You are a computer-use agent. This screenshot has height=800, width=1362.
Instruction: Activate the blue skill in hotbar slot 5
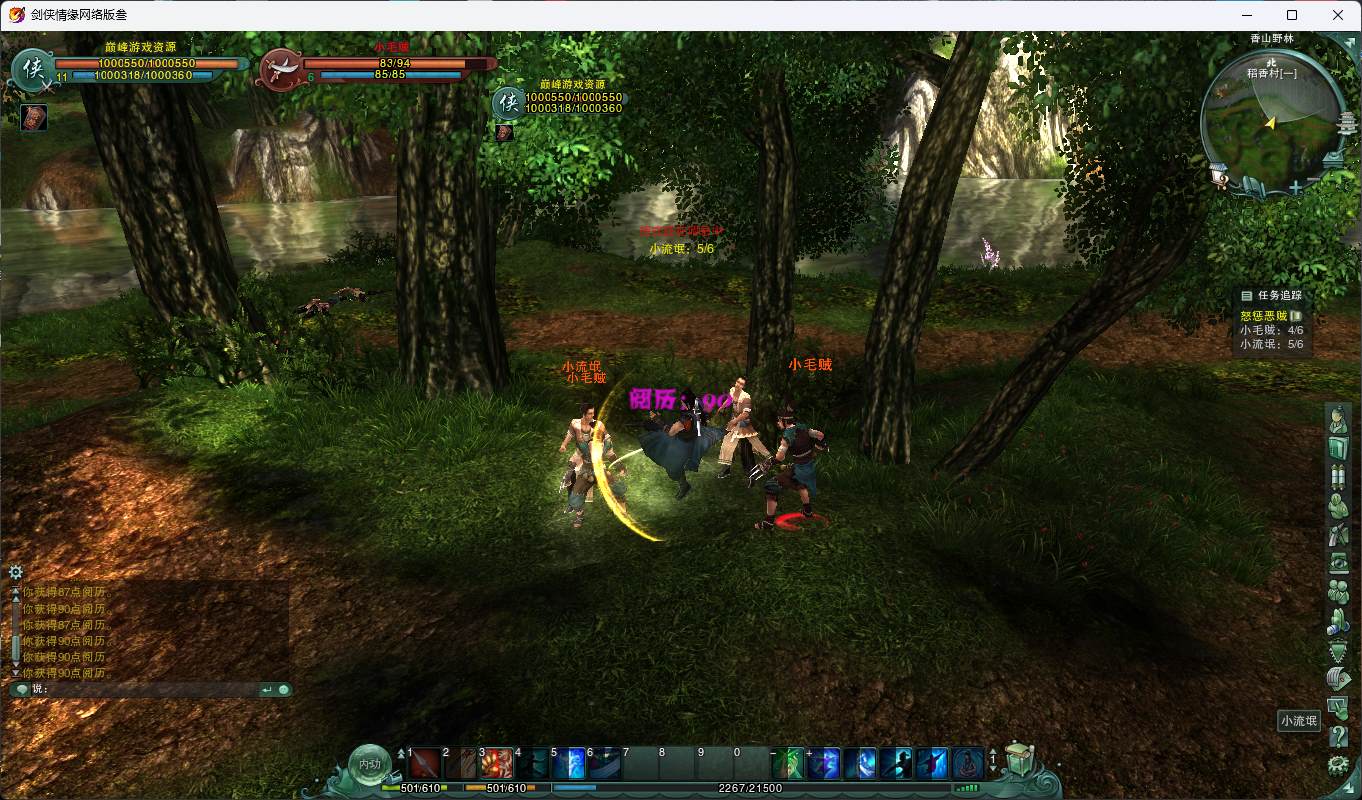click(x=569, y=764)
